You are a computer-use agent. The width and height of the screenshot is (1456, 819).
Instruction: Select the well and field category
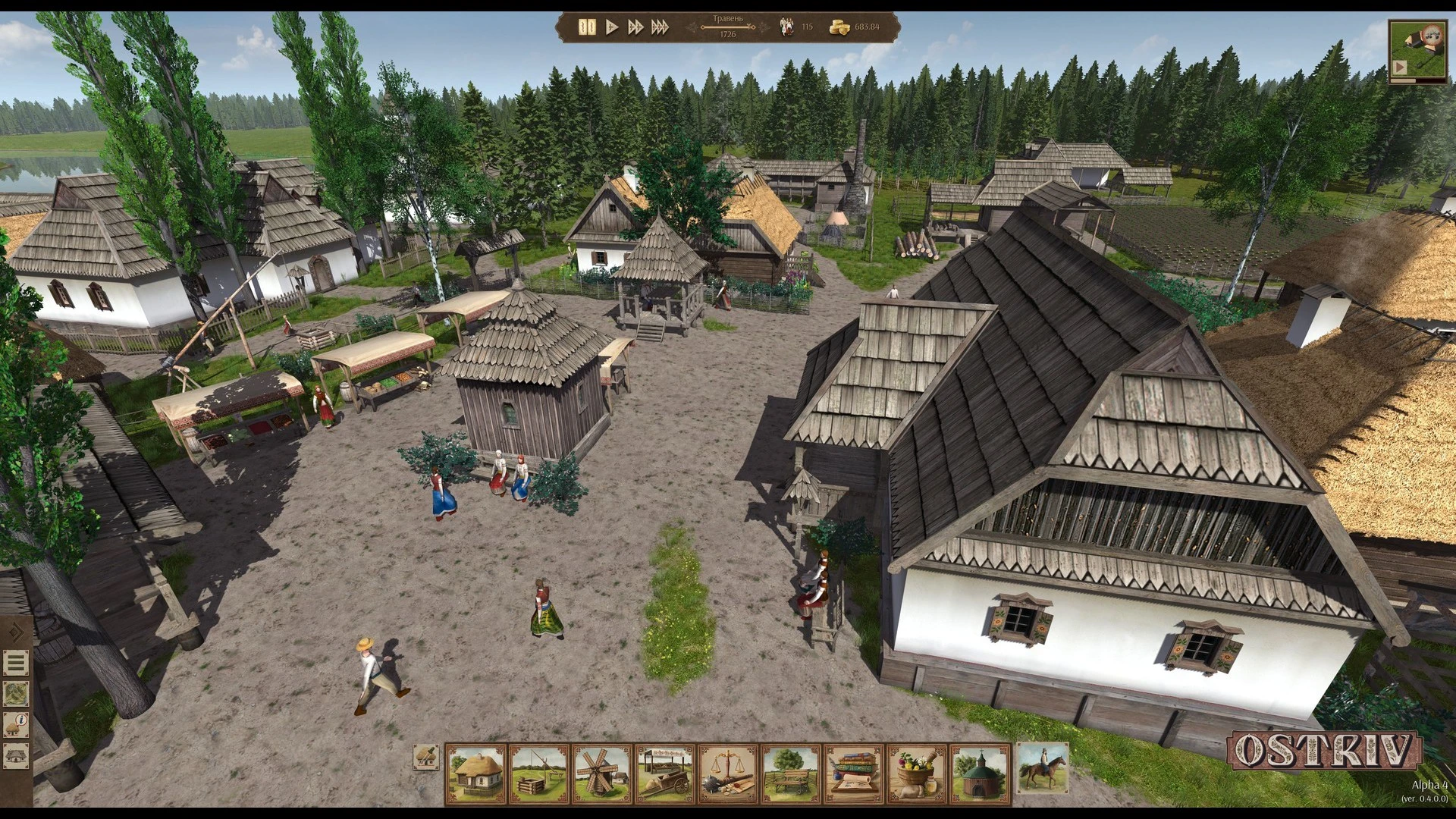[x=539, y=773]
